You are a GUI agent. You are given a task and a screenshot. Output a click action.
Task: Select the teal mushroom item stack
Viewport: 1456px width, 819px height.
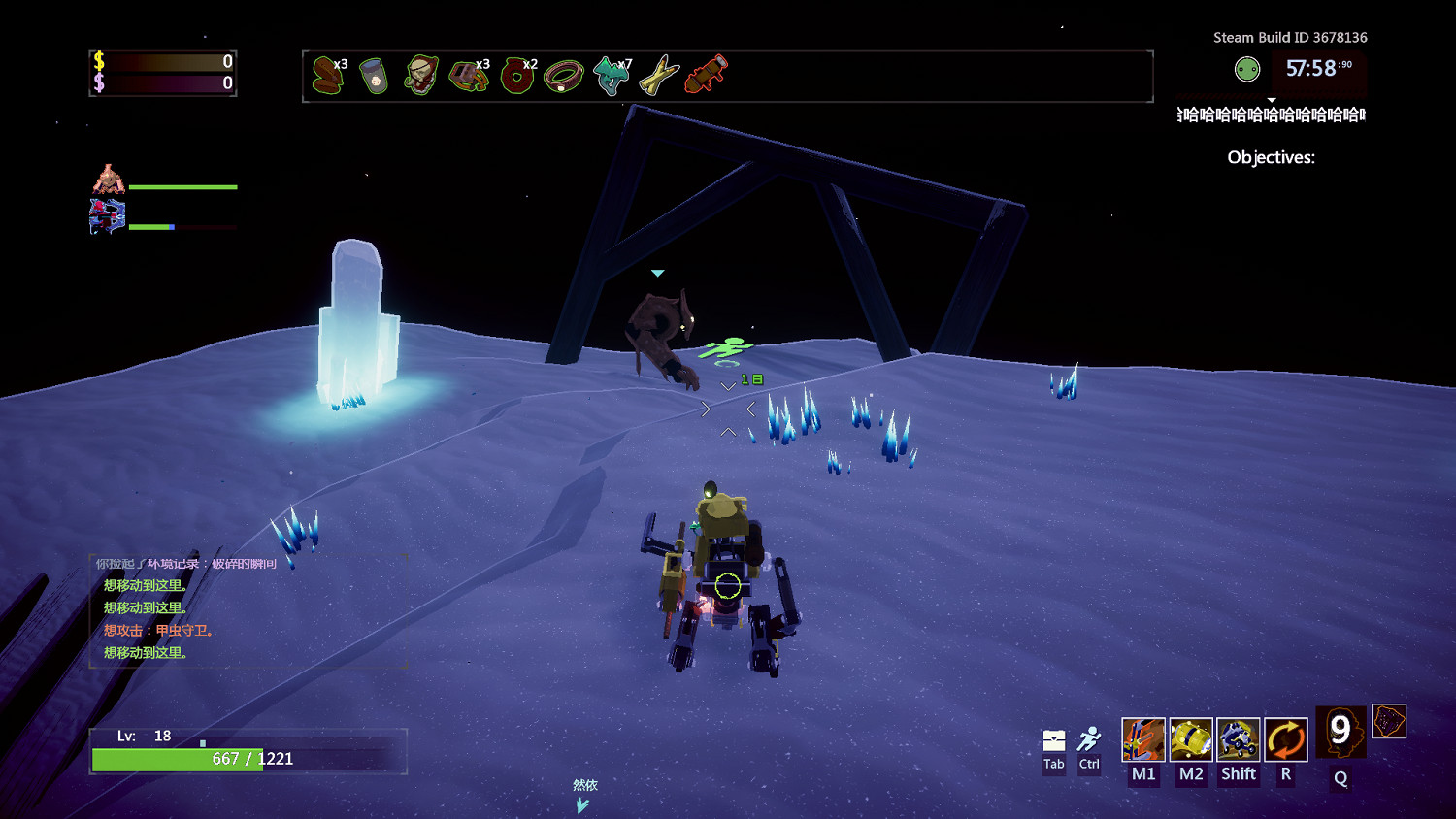(x=611, y=76)
